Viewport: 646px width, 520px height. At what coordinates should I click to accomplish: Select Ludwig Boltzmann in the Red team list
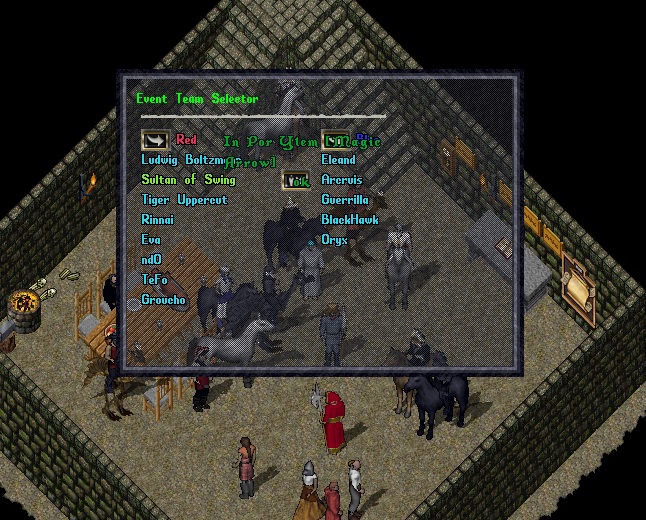(182, 160)
